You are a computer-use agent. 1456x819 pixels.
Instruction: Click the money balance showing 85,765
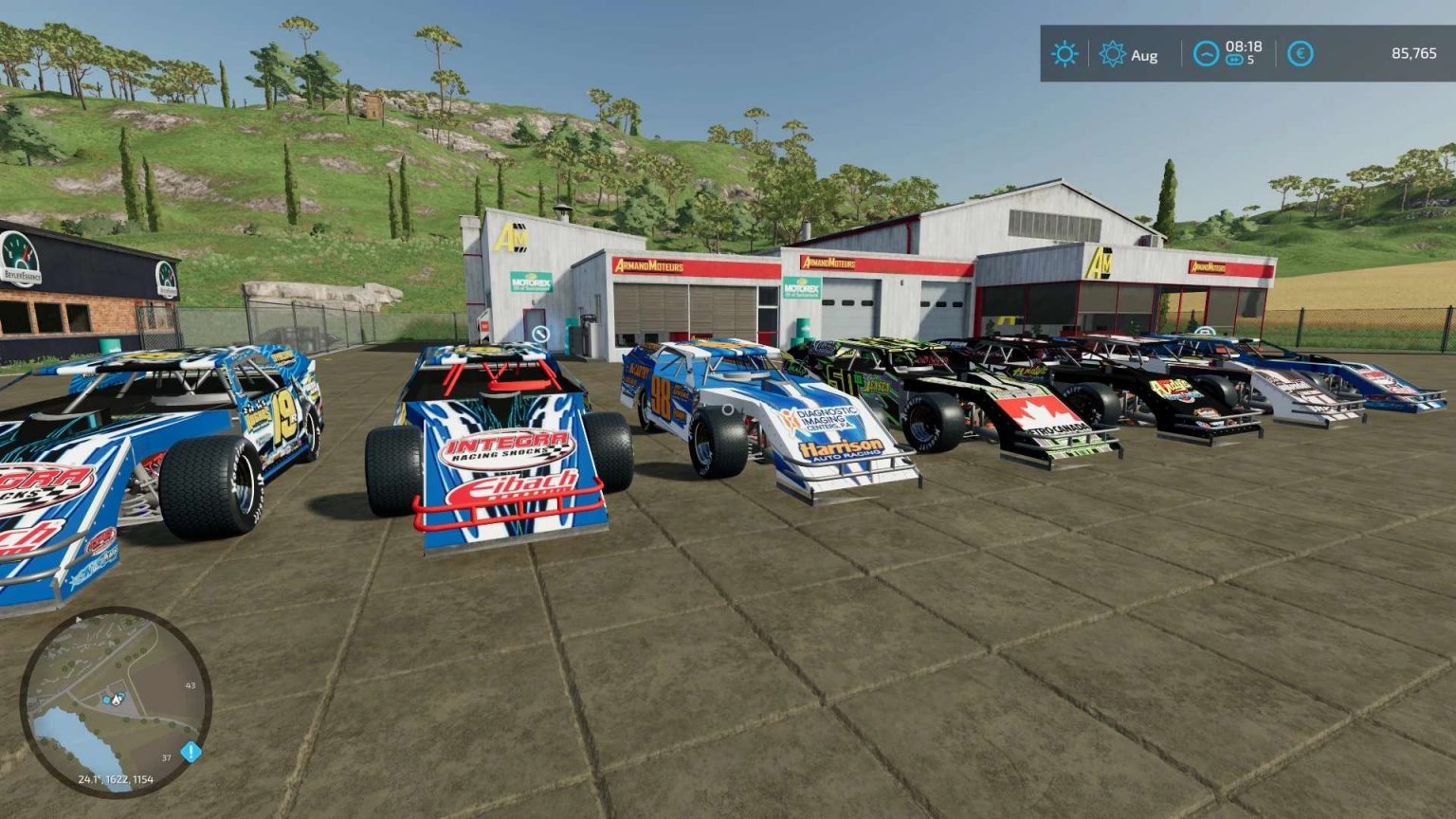1414,55
